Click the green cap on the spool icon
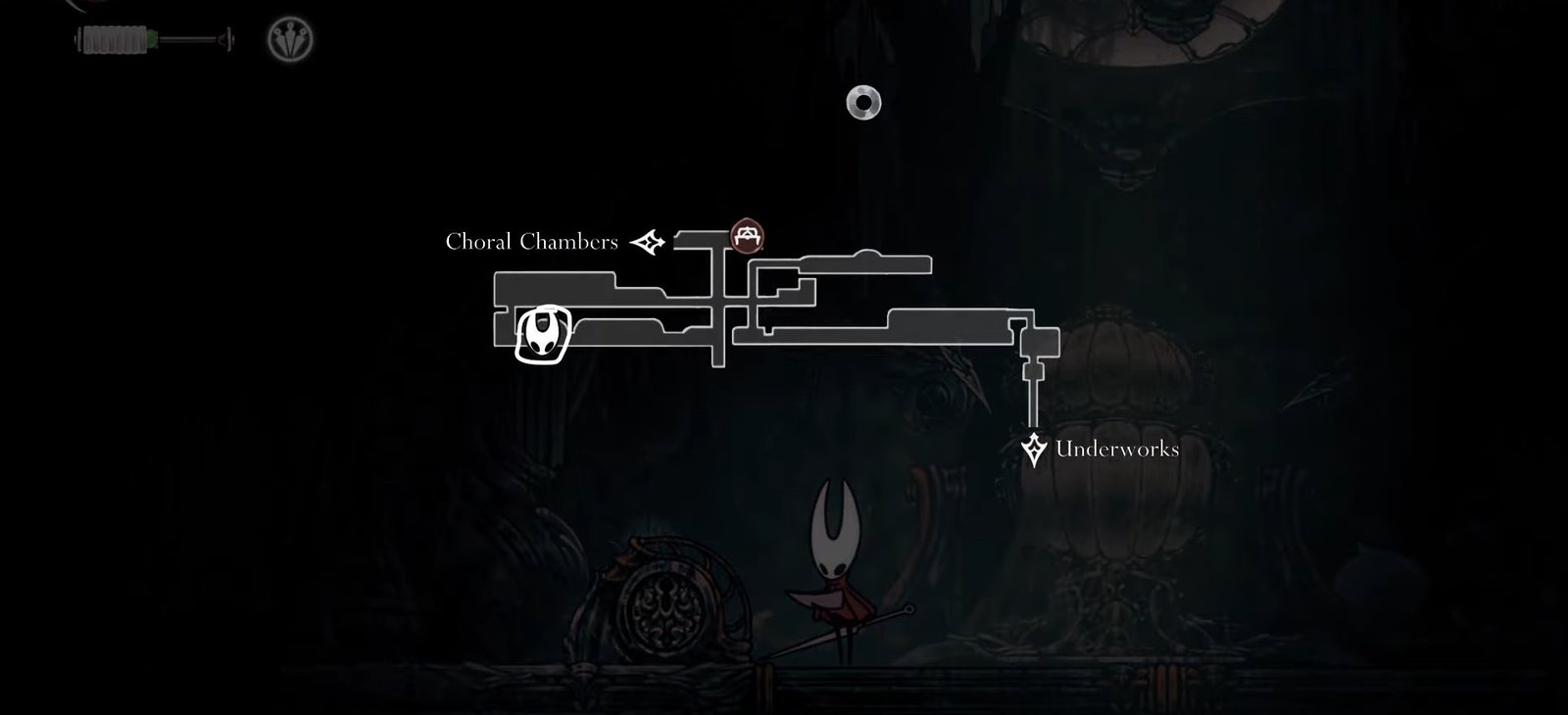Viewport: 1568px width, 715px height. click(152, 37)
